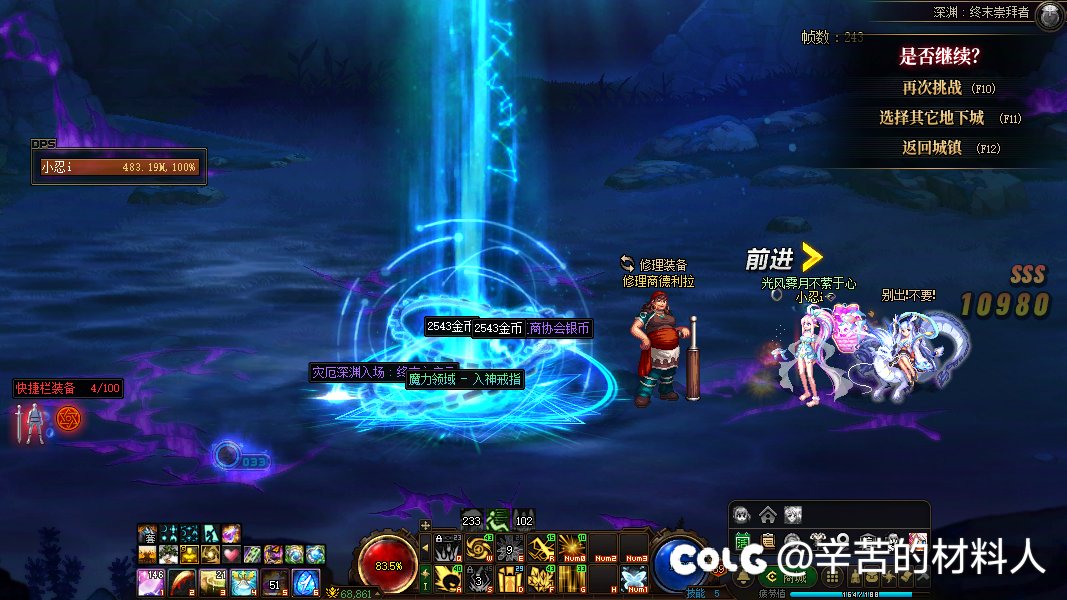The height and width of the screenshot is (600, 1067).
Task: Activate the golden skill on key A
Action: coord(447,577)
